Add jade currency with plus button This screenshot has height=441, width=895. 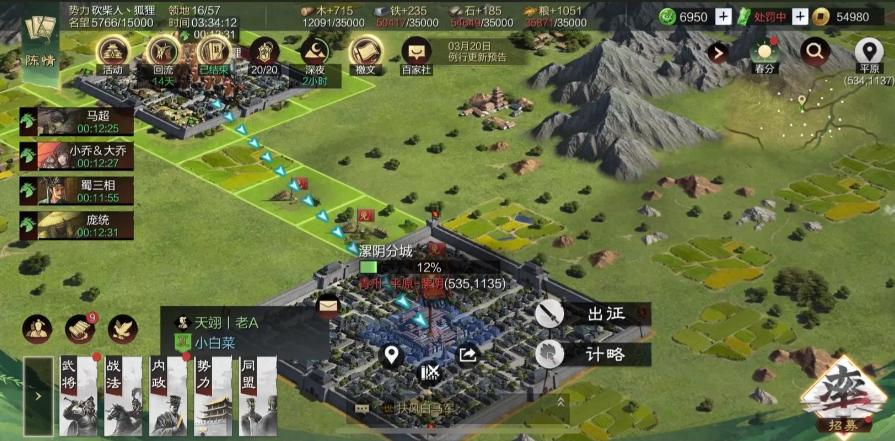click(x=724, y=16)
